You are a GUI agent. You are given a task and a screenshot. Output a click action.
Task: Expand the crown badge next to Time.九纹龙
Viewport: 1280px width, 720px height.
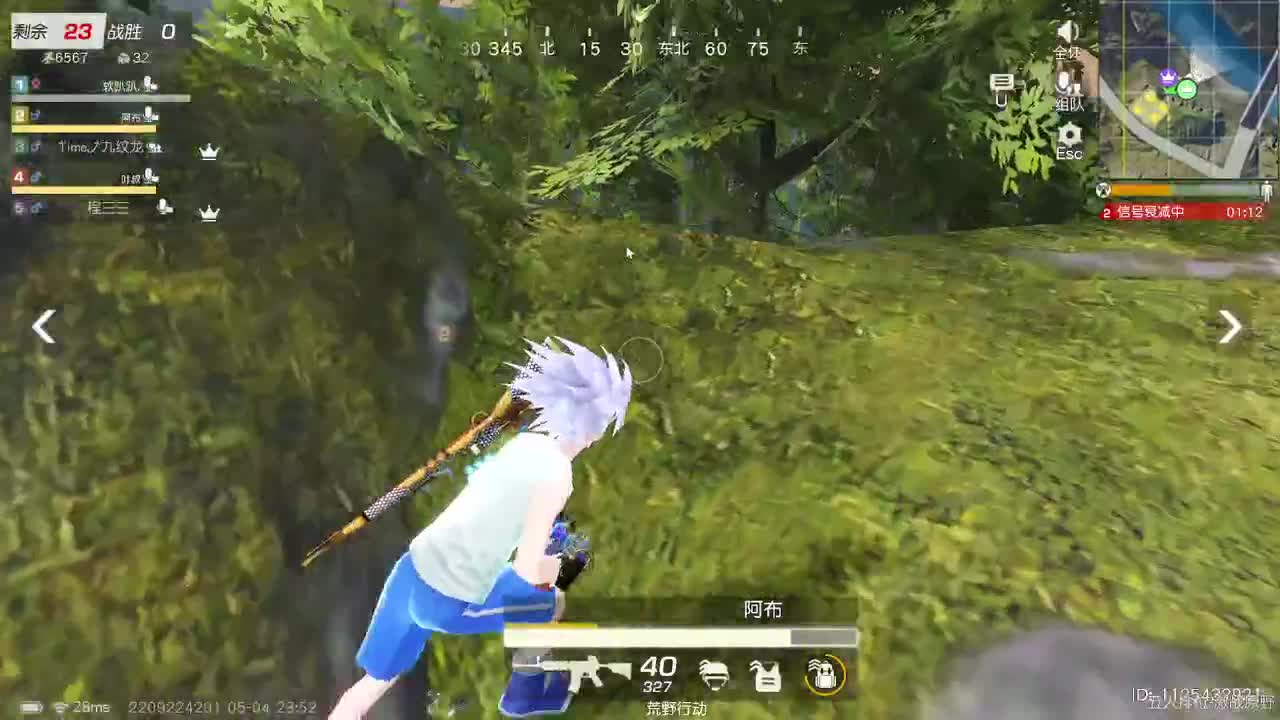click(x=209, y=151)
